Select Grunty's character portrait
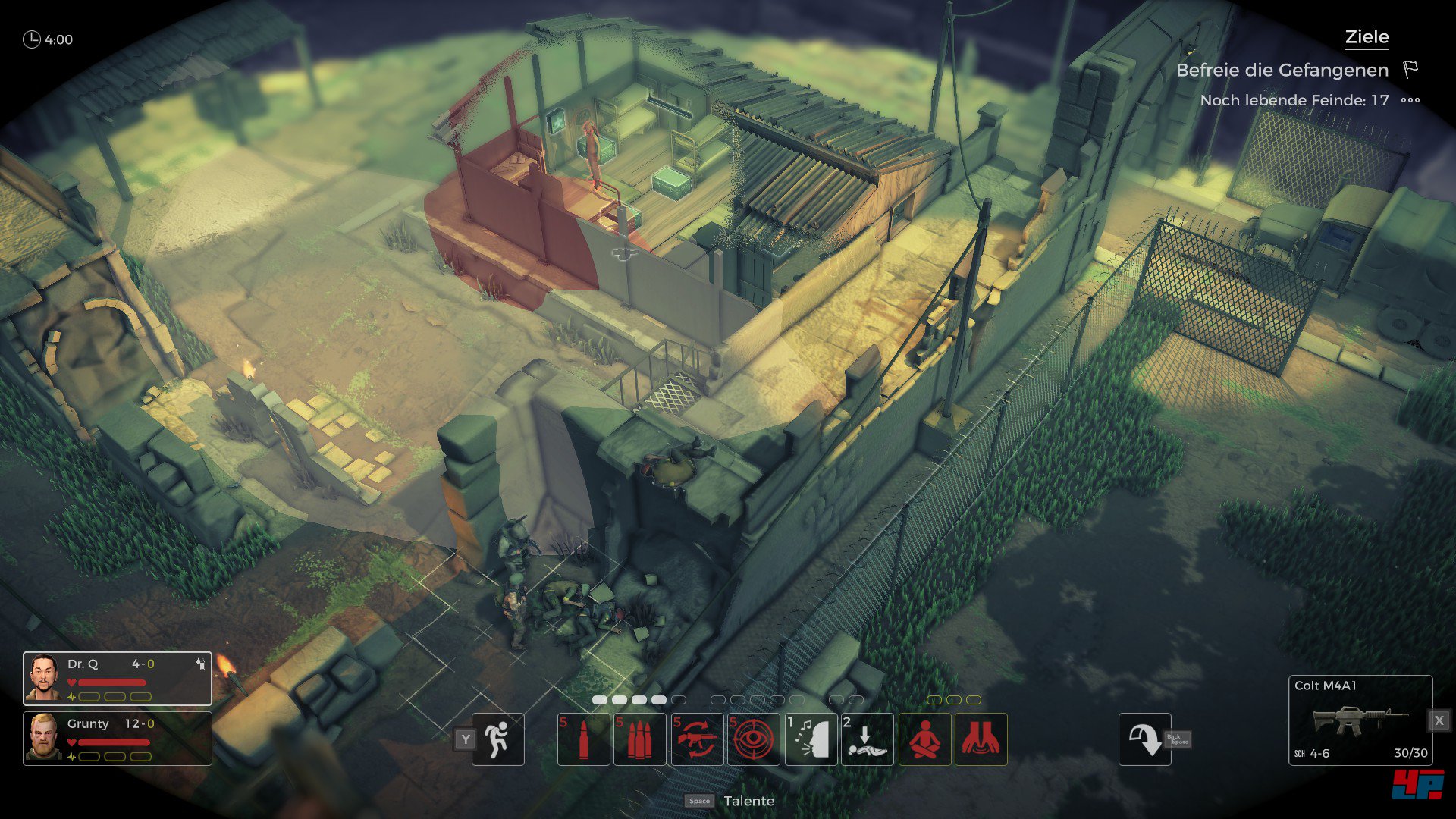1456x819 pixels. [44, 737]
